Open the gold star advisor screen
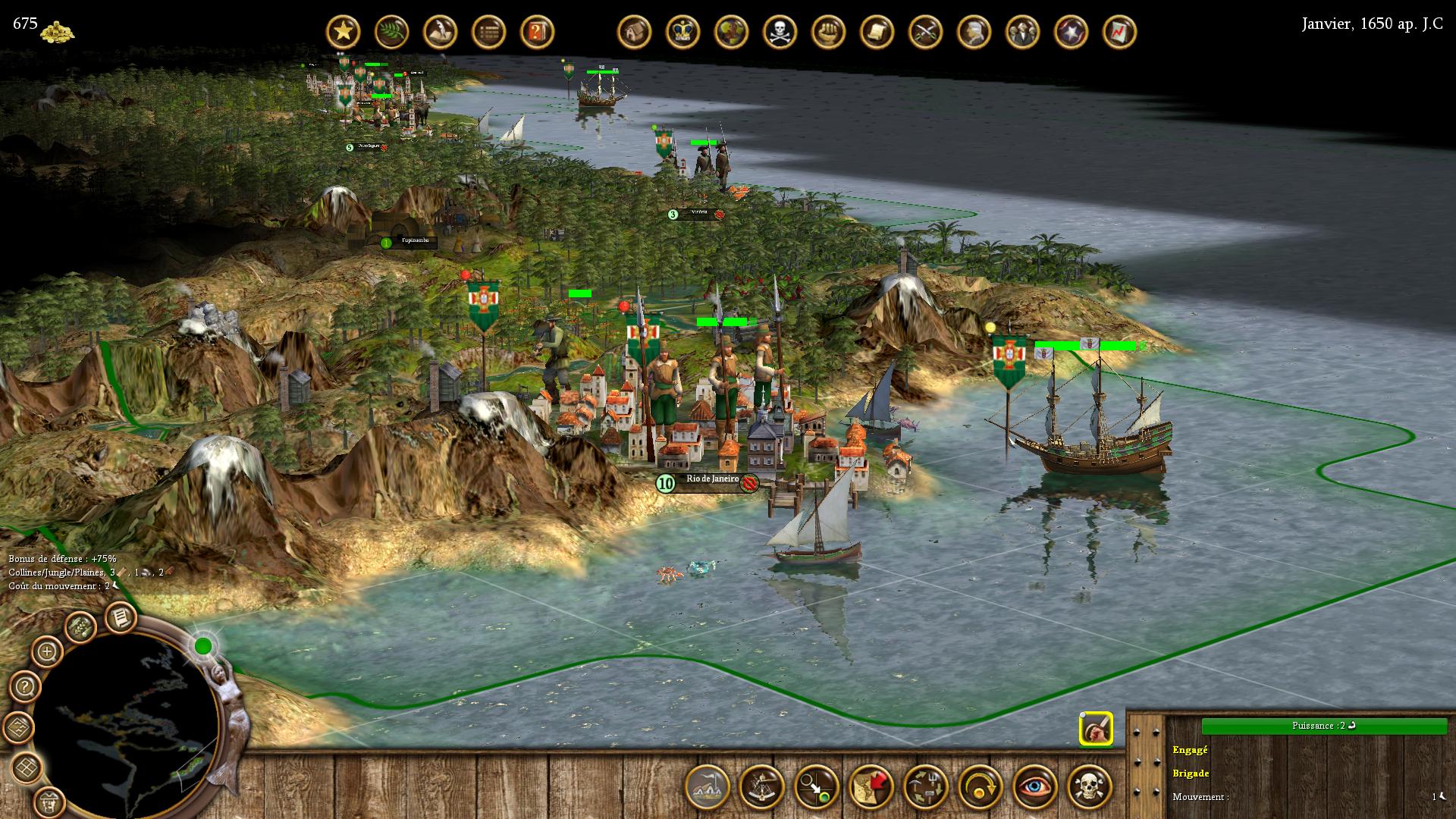This screenshot has width=1456, height=819. pos(344,32)
